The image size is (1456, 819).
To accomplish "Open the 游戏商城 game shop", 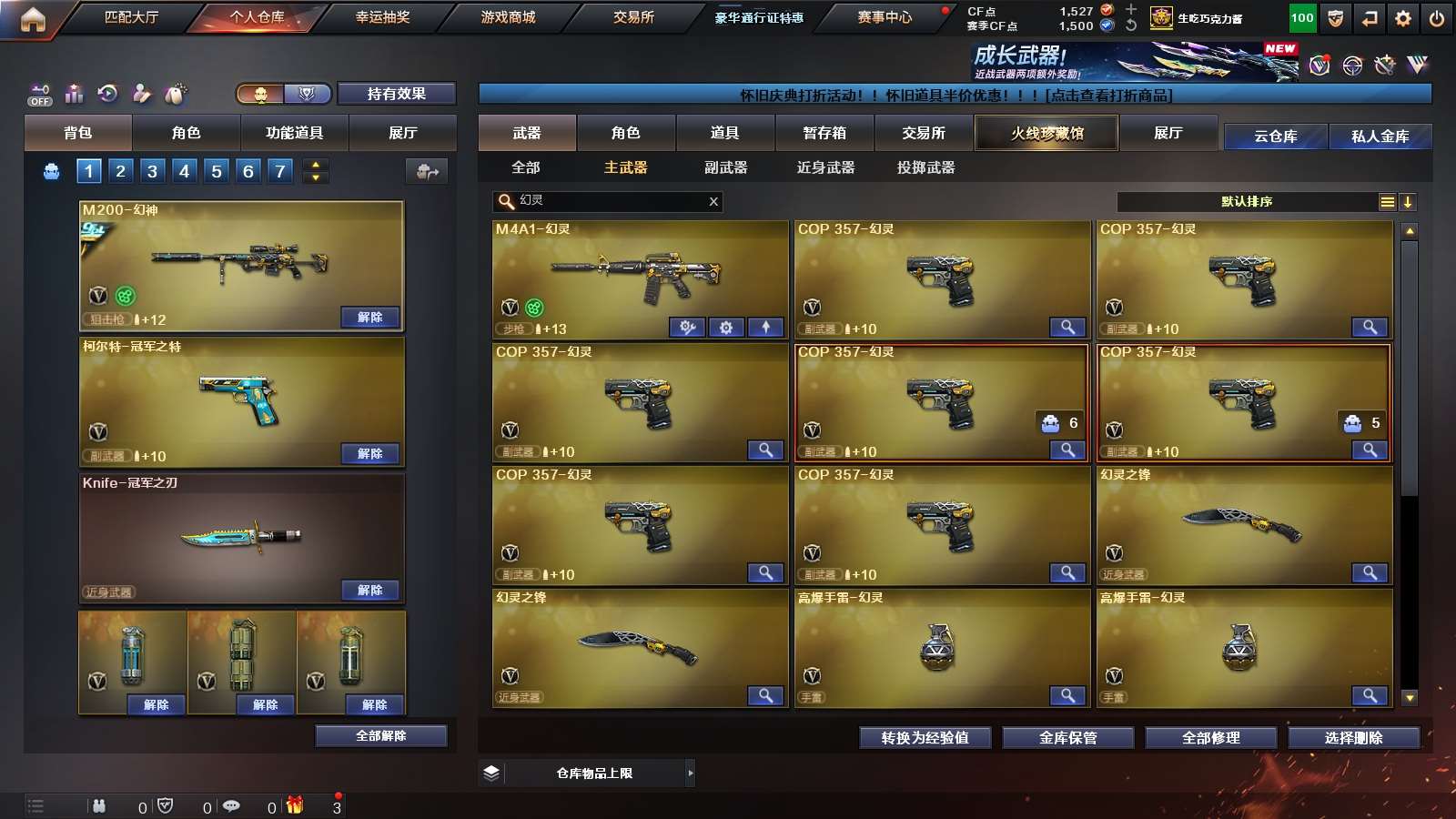I will coord(508,17).
